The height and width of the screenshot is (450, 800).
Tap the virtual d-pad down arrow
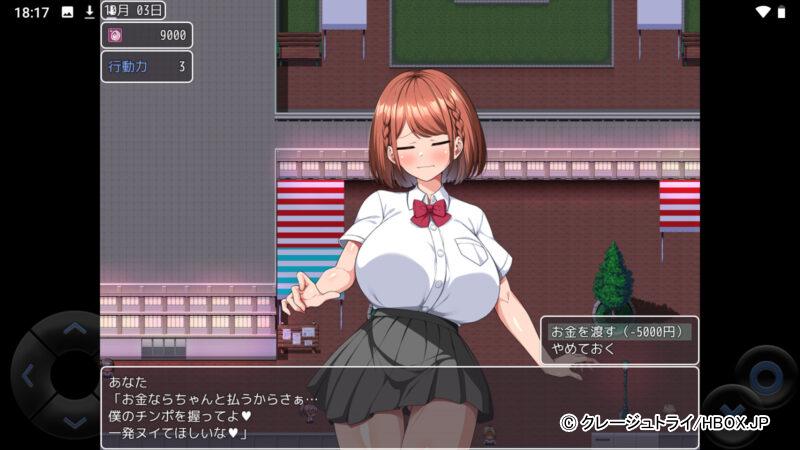click(74, 422)
